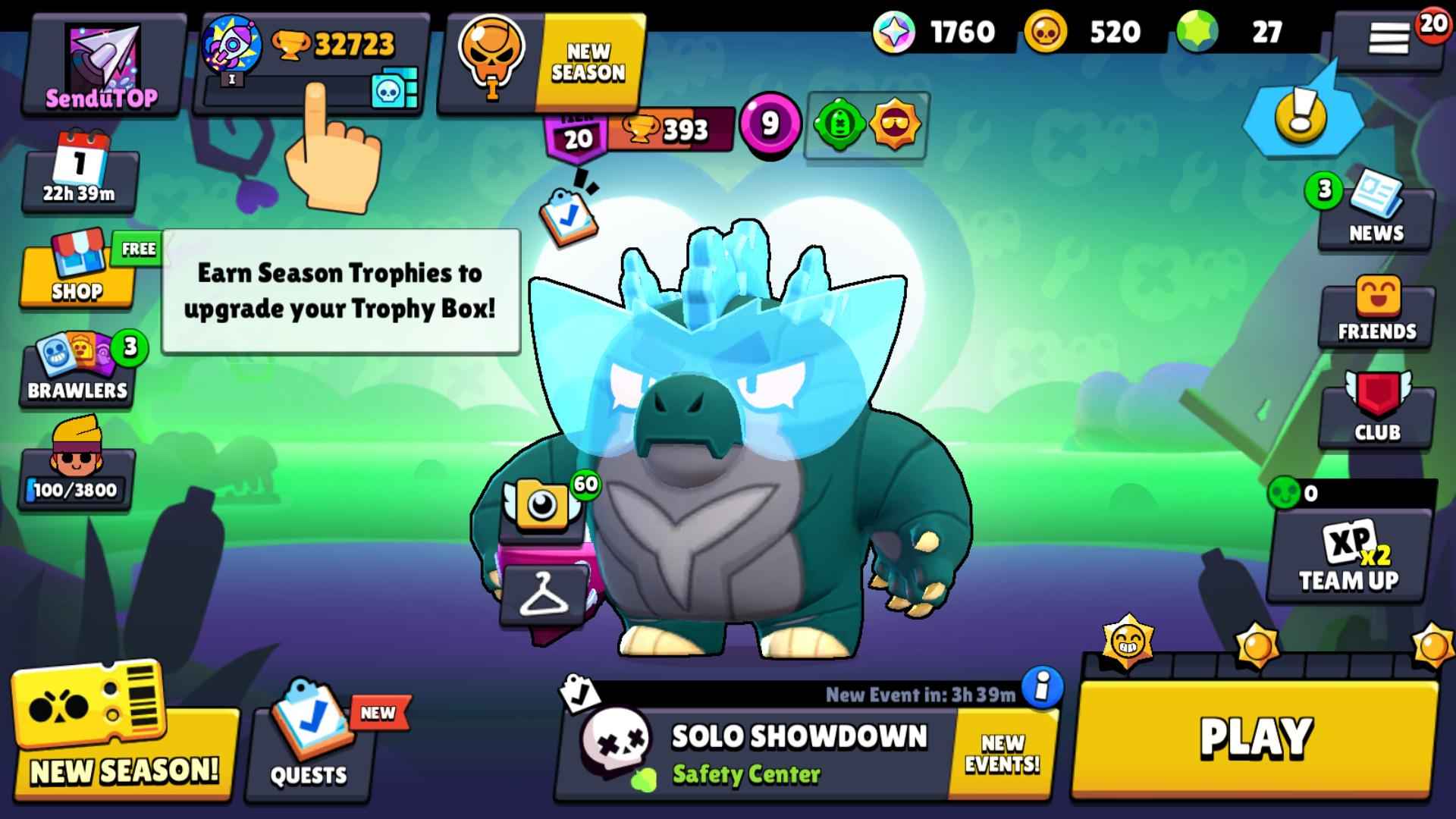Open the Friends list

click(x=1375, y=311)
